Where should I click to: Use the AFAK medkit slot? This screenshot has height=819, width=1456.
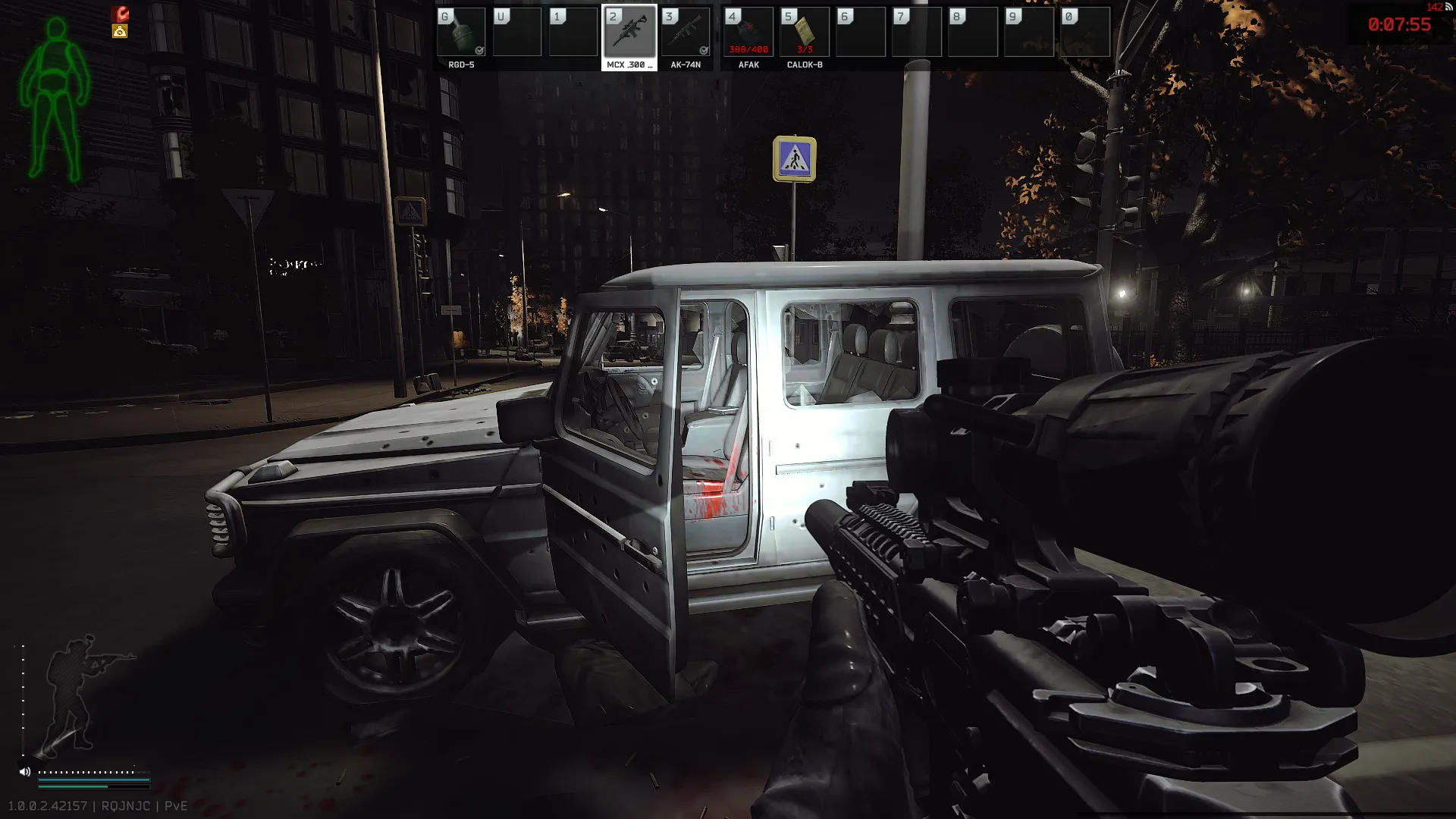pyautogui.click(x=748, y=33)
